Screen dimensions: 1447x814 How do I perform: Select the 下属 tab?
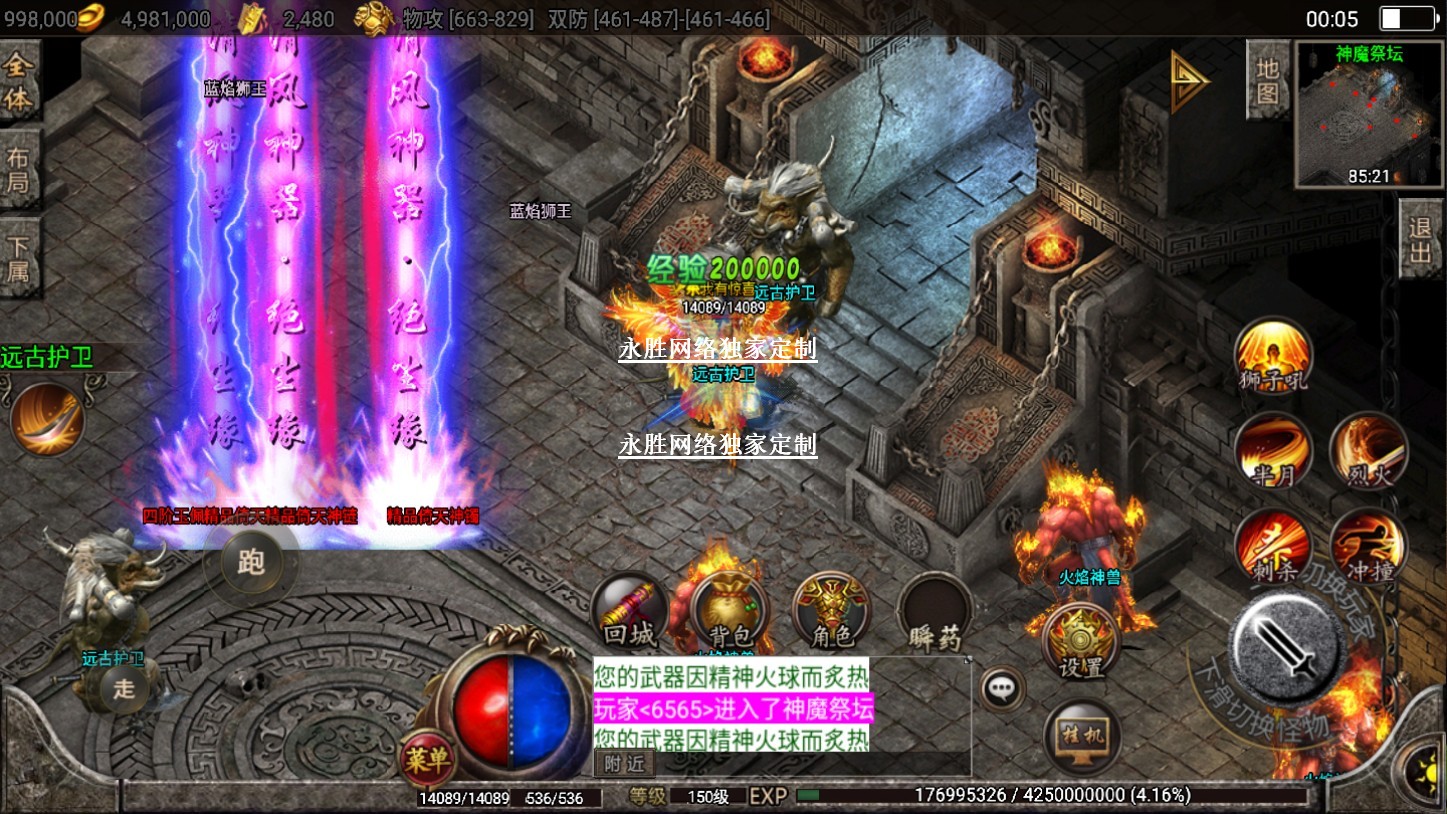click(x=18, y=258)
